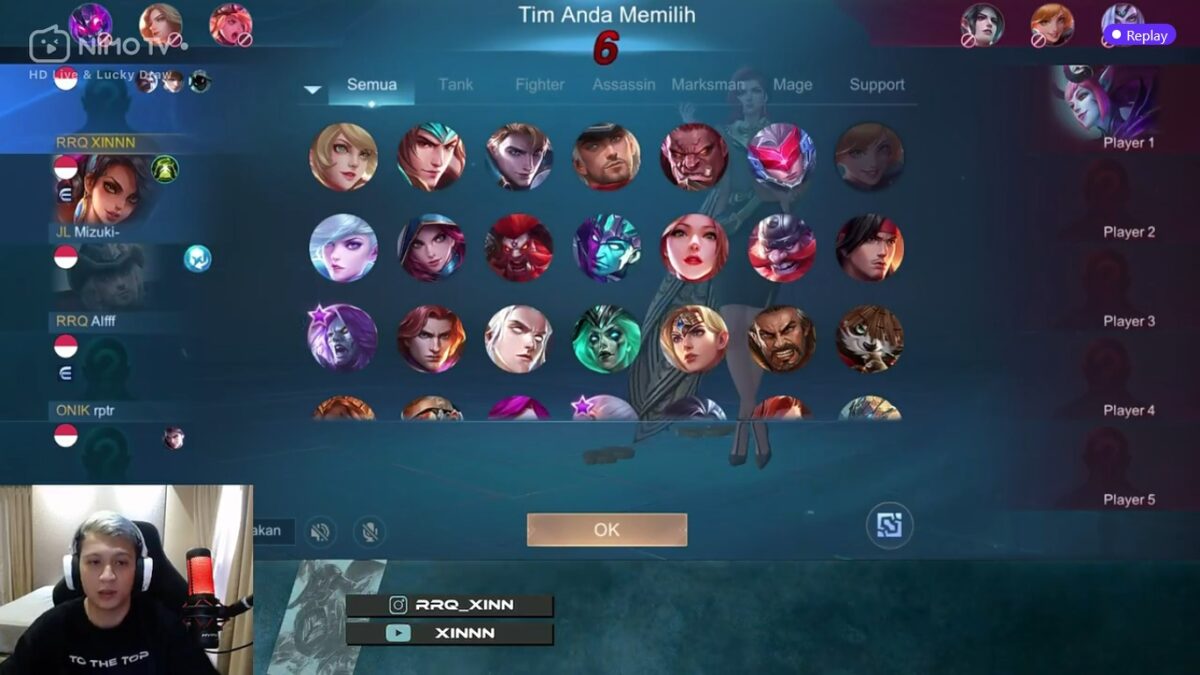
Task: Select the red demon-faced hero portrait
Action: [x=519, y=248]
